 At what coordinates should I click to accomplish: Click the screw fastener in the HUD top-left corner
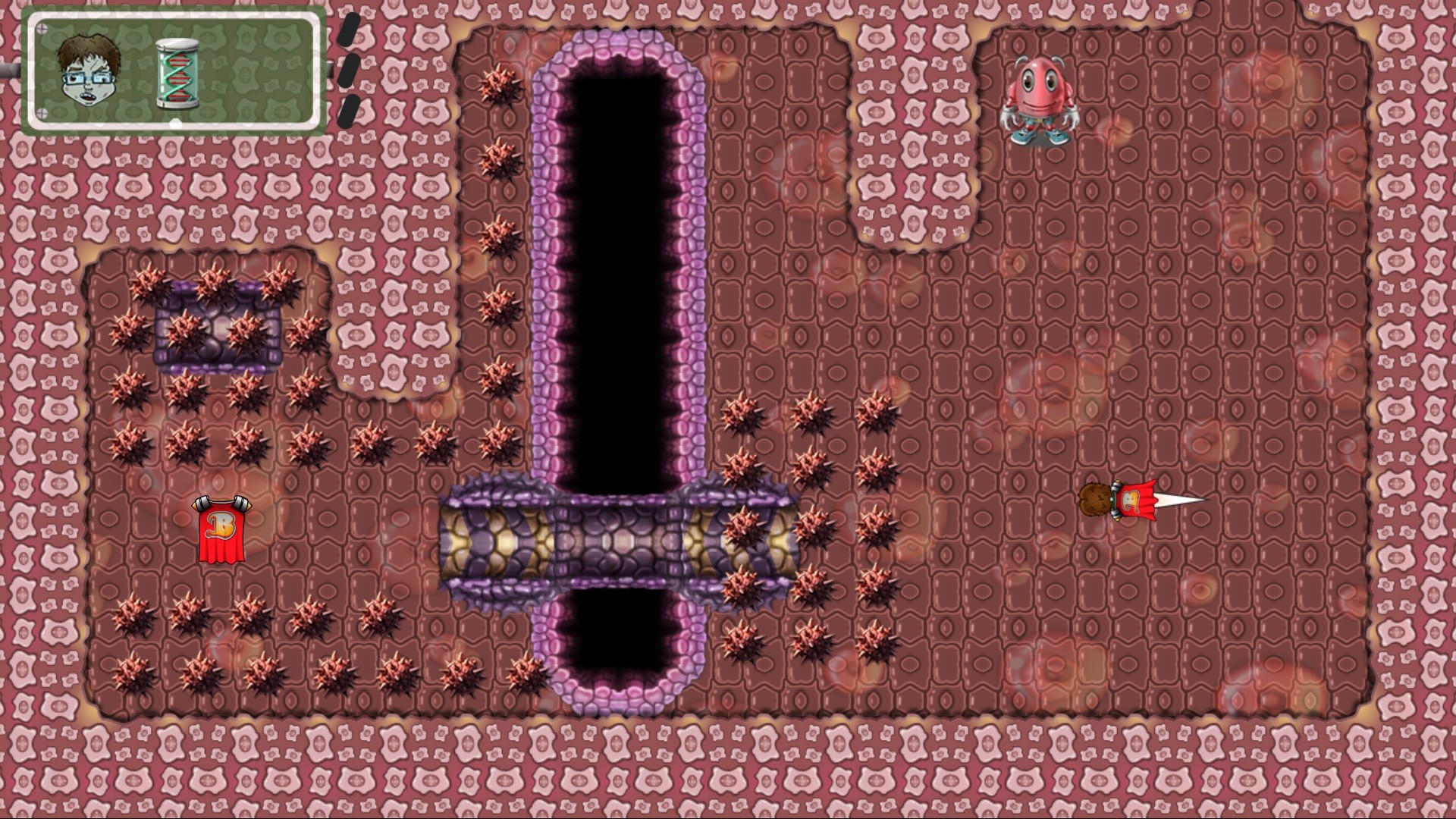pos(42,27)
